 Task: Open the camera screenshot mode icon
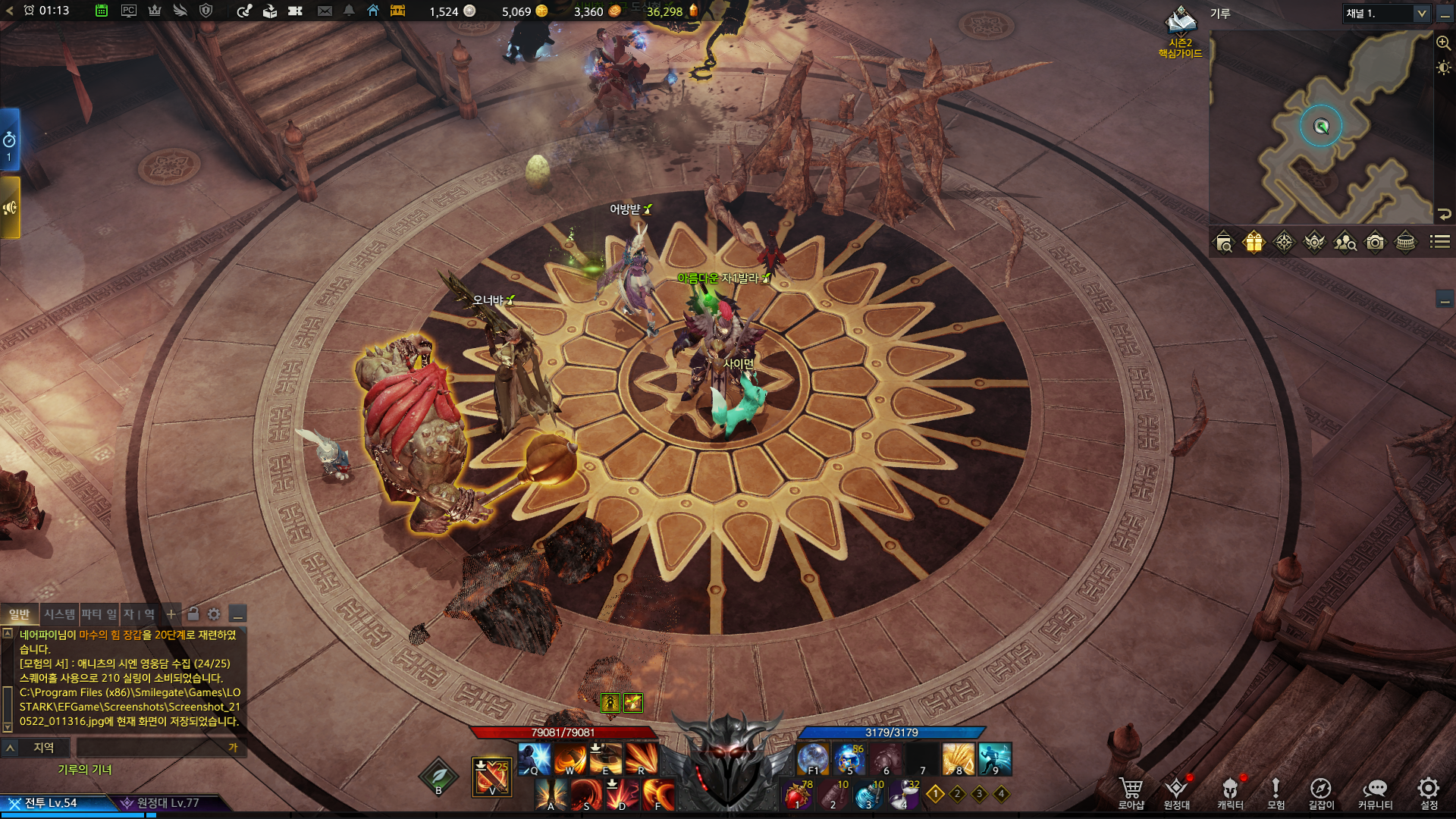(1375, 243)
